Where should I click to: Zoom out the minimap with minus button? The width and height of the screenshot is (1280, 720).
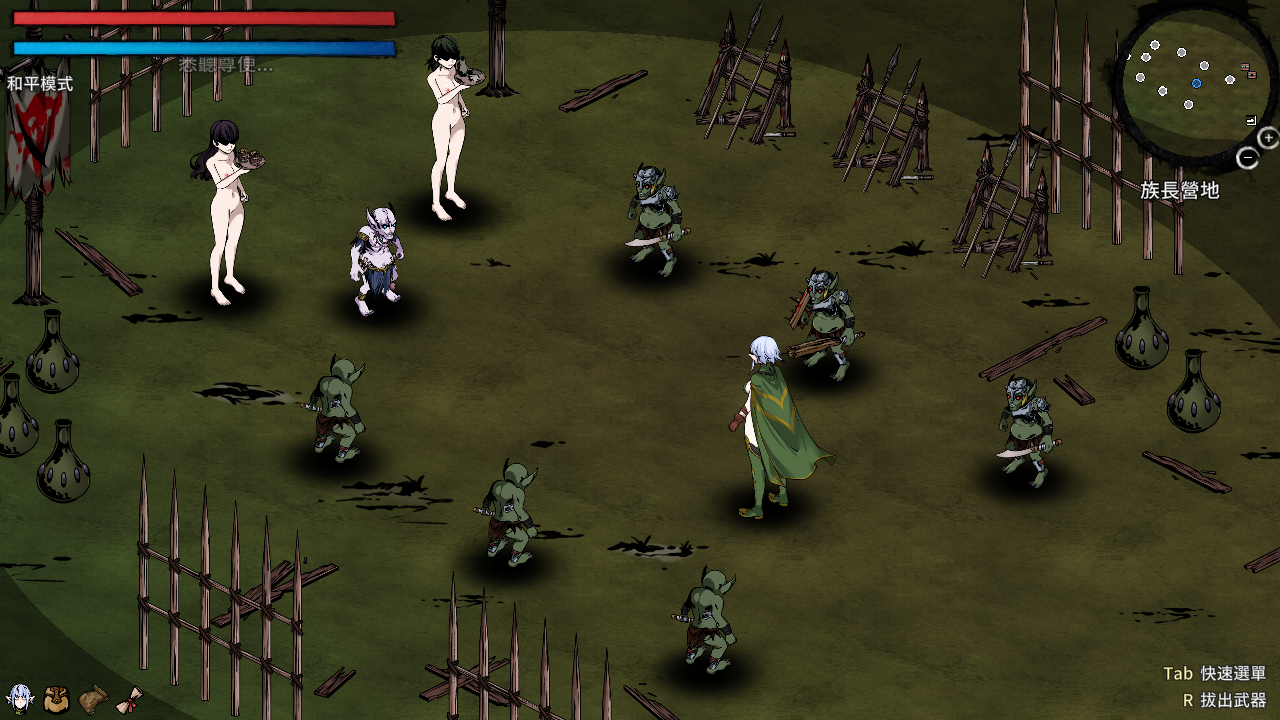click(x=1247, y=158)
